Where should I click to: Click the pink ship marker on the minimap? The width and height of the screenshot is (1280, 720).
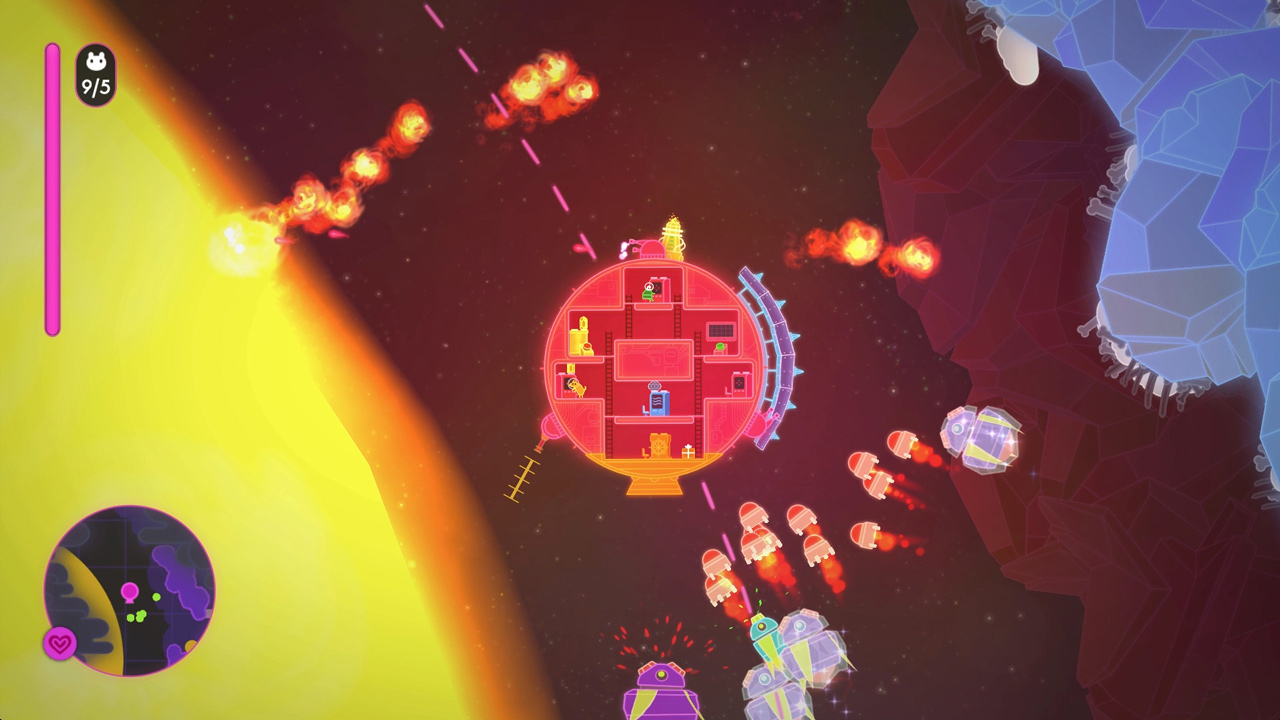tap(130, 592)
